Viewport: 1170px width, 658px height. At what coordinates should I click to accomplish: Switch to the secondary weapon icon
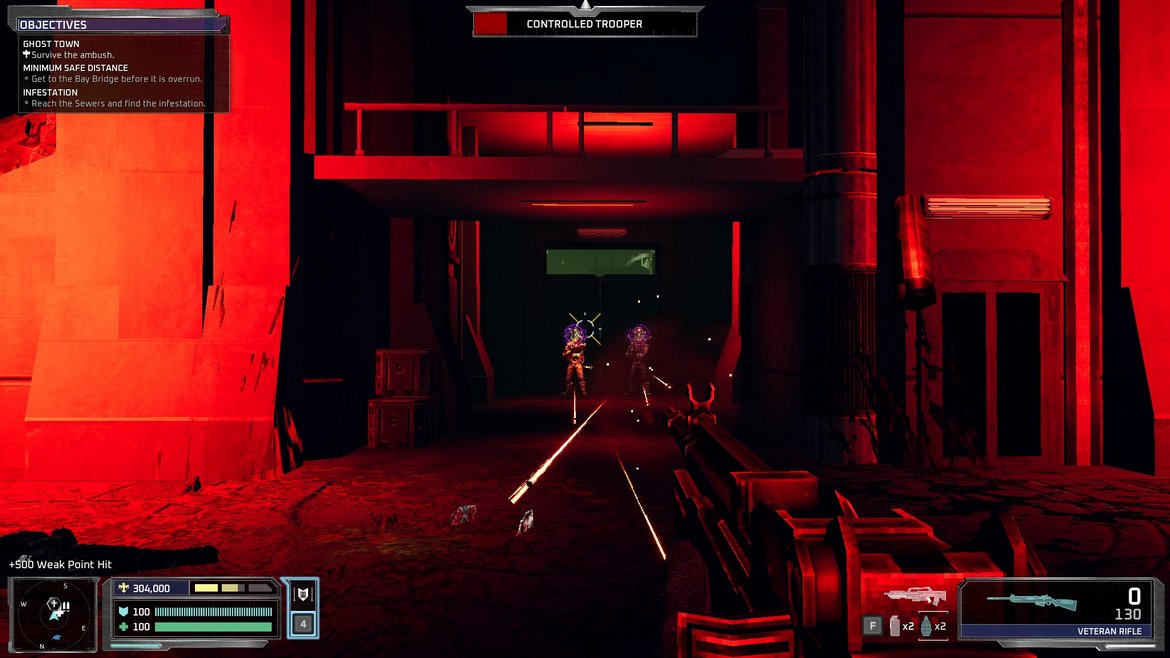point(914,597)
